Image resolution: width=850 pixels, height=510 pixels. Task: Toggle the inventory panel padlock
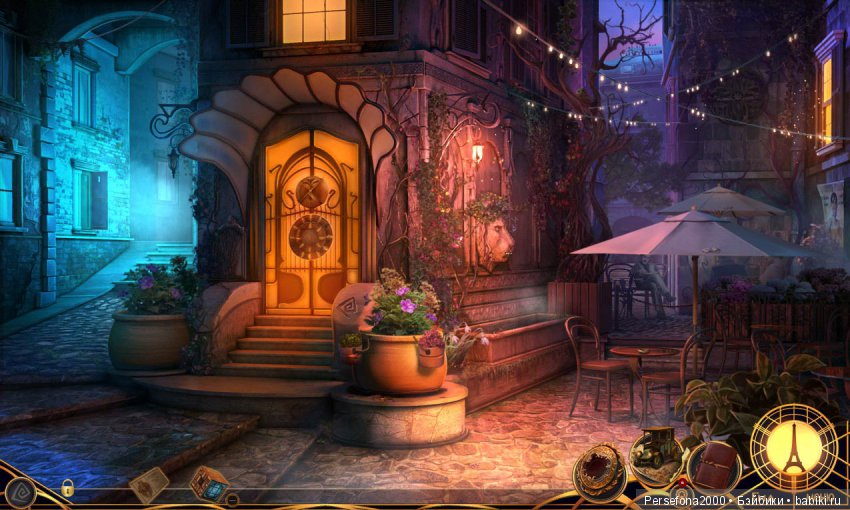tap(67, 488)
